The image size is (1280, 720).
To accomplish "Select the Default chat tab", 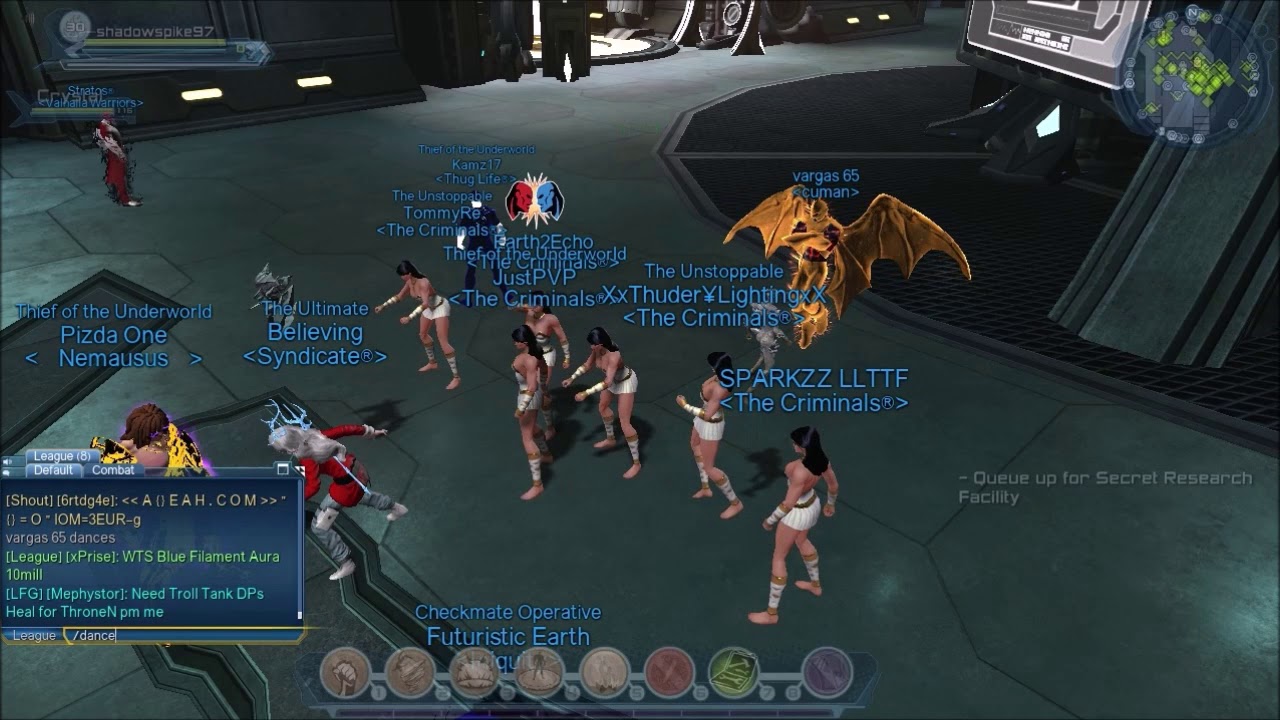I will pyautogui.click(x=53, y=470).
